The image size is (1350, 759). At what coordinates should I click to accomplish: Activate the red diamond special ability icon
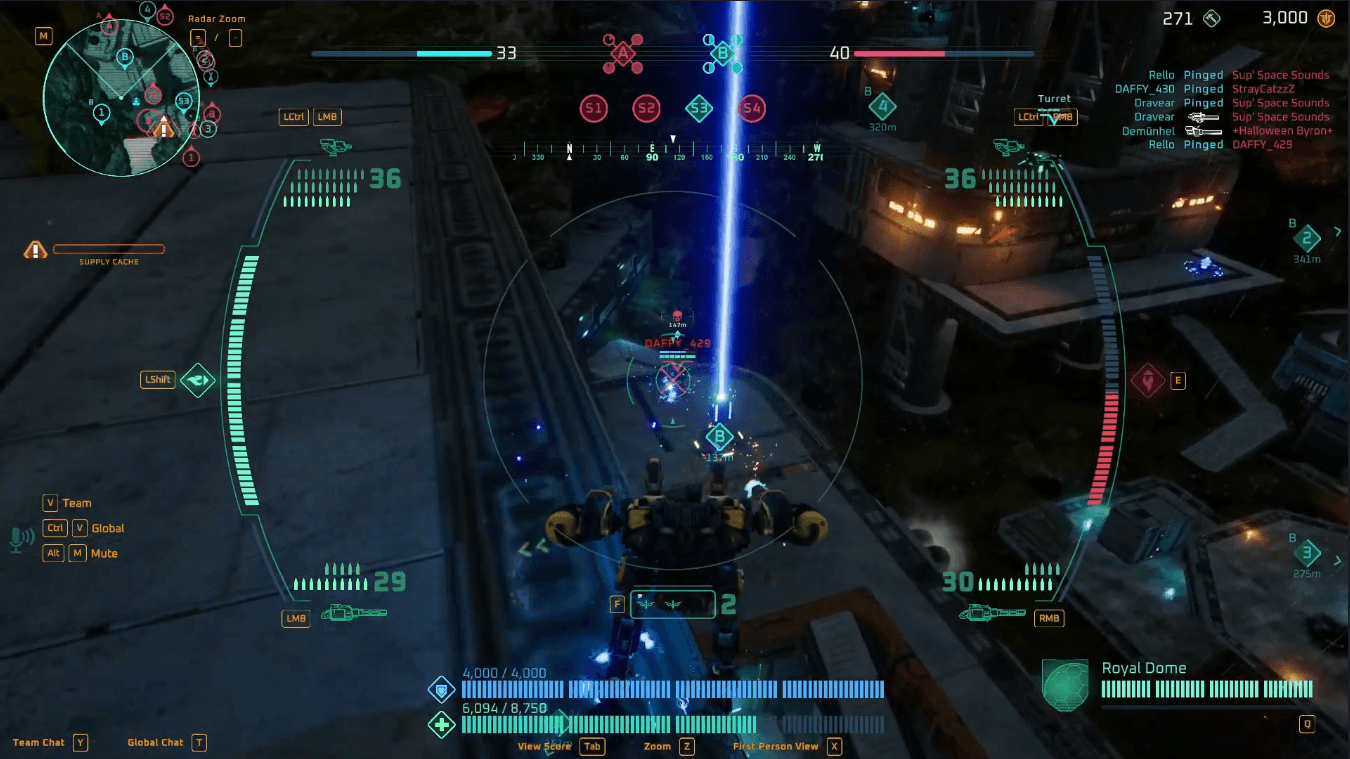(x=1146, y=380)
